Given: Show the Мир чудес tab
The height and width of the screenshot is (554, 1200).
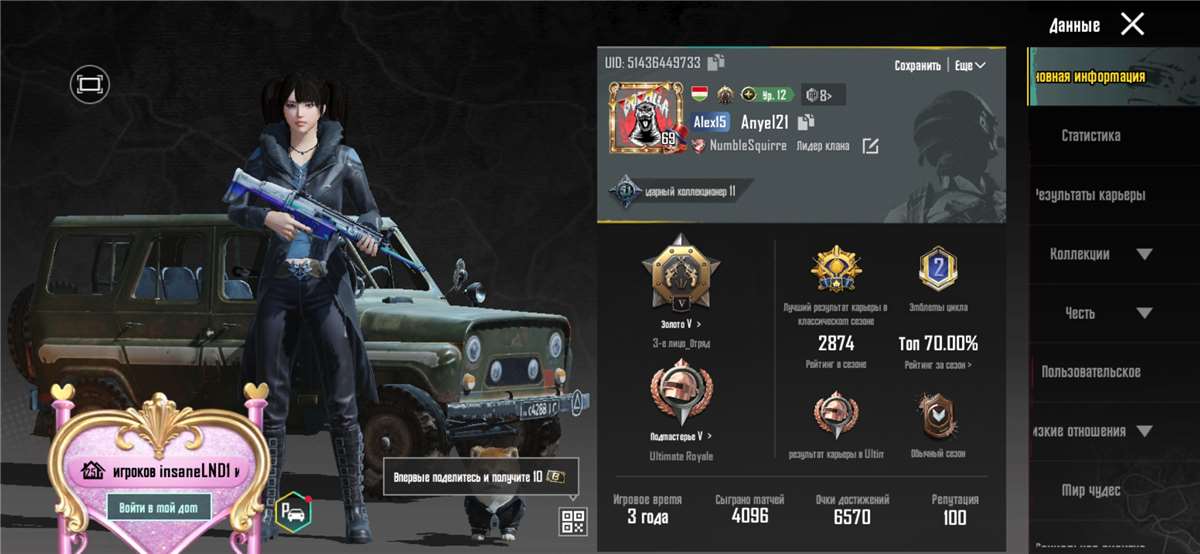Looking at the screenshot, I should point(1090,490).
